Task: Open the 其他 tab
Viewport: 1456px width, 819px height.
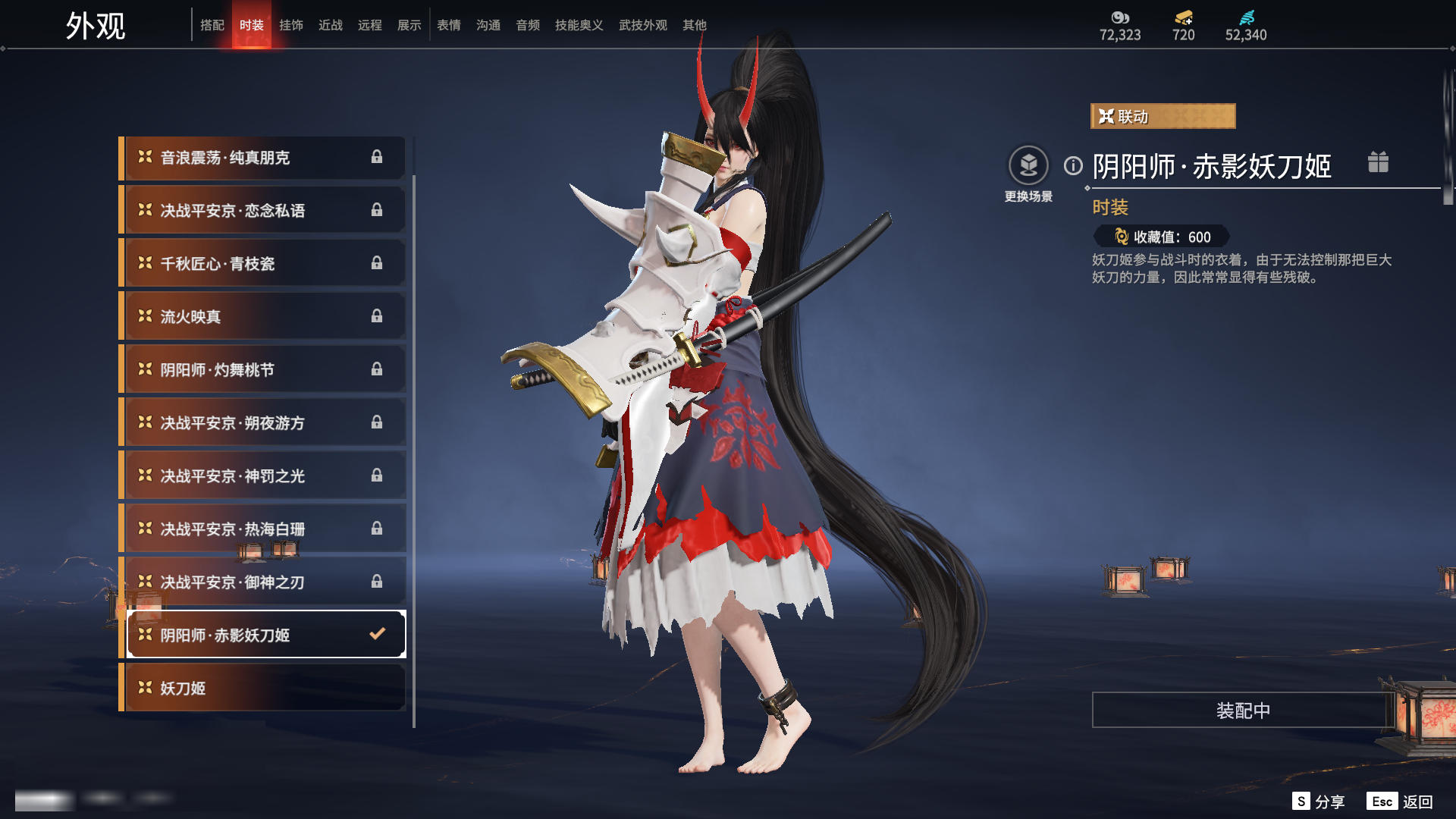Action: tap(694, 25)
